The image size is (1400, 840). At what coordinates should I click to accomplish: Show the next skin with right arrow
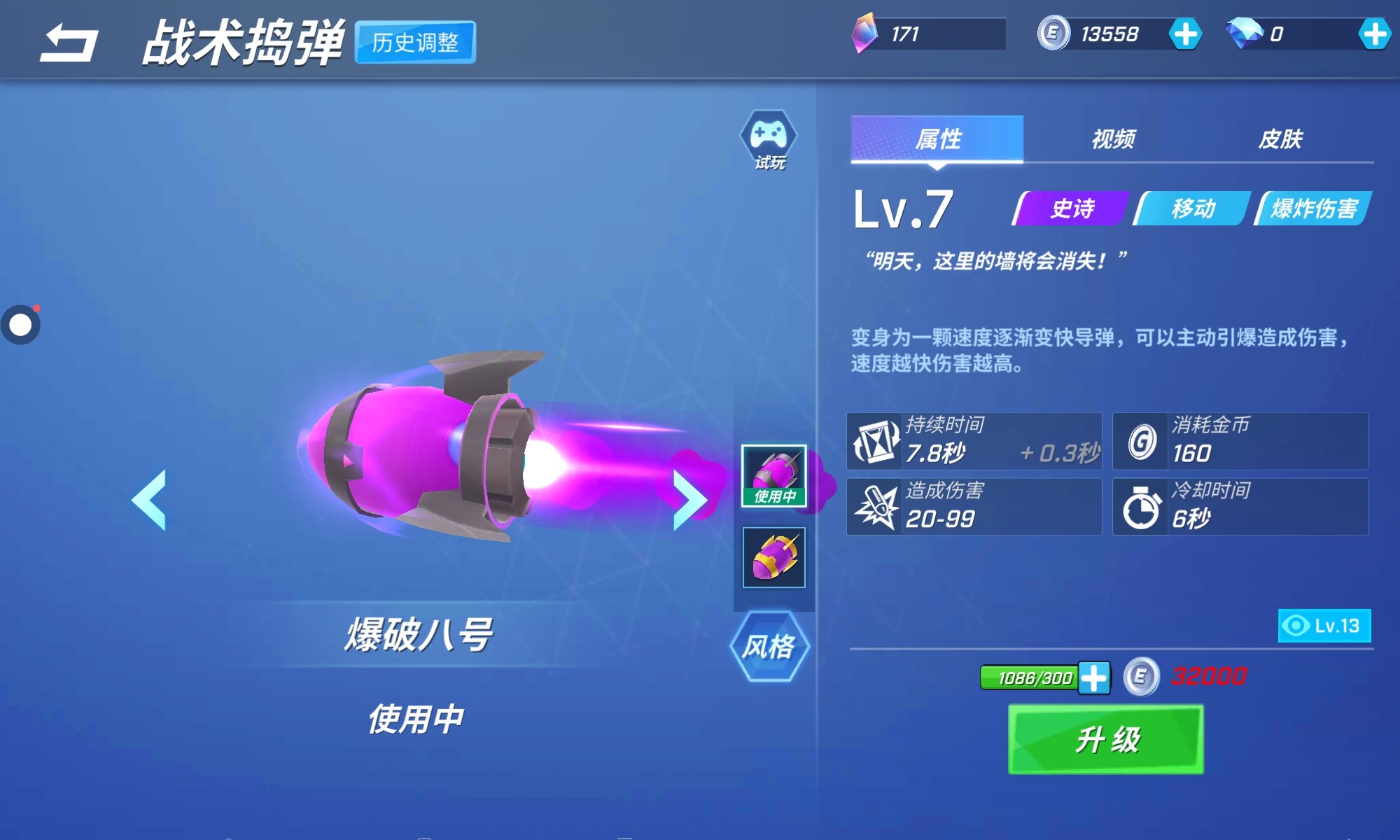click(x=689, y=500)
